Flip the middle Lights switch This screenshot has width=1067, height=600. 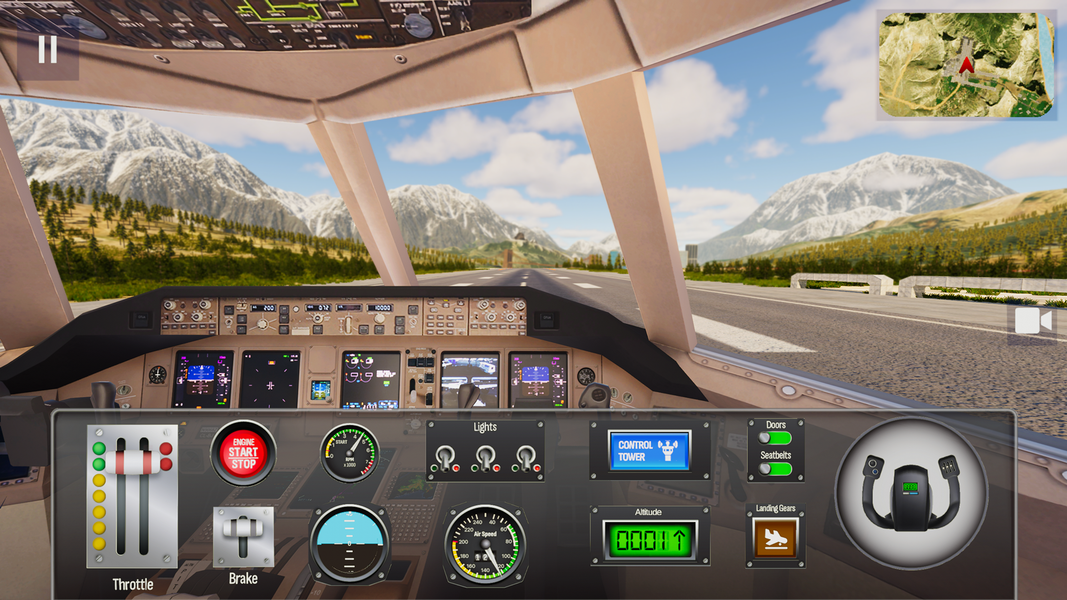click(x=485, y=458)
